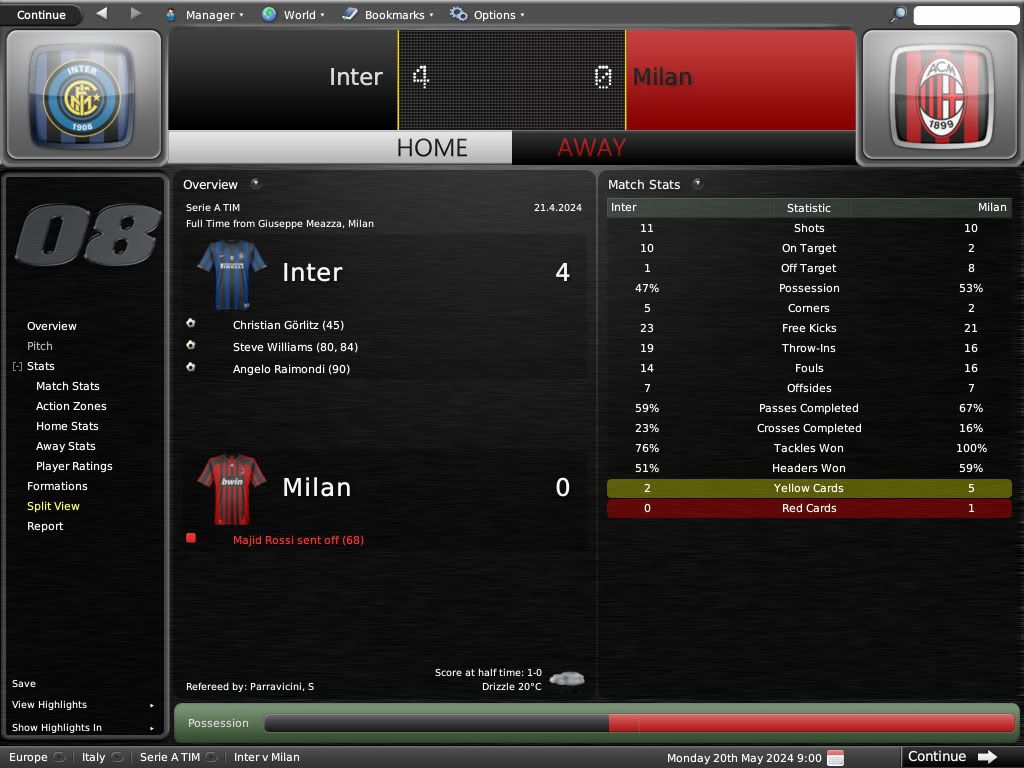This screenshot has width=1024, height=768.
Task: Open the Options menu
Action: tap(487, 15)
